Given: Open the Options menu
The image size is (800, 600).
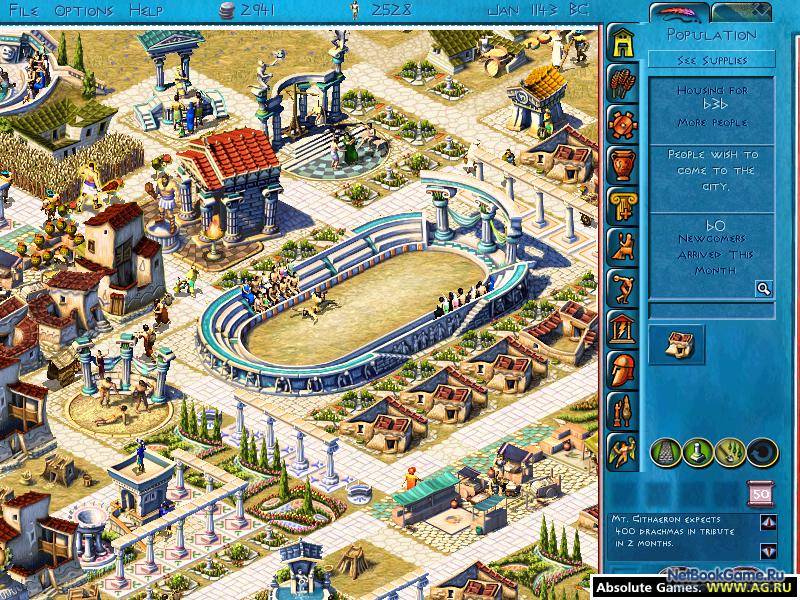Looking at the screenshot, I should [x=84, y=10].
